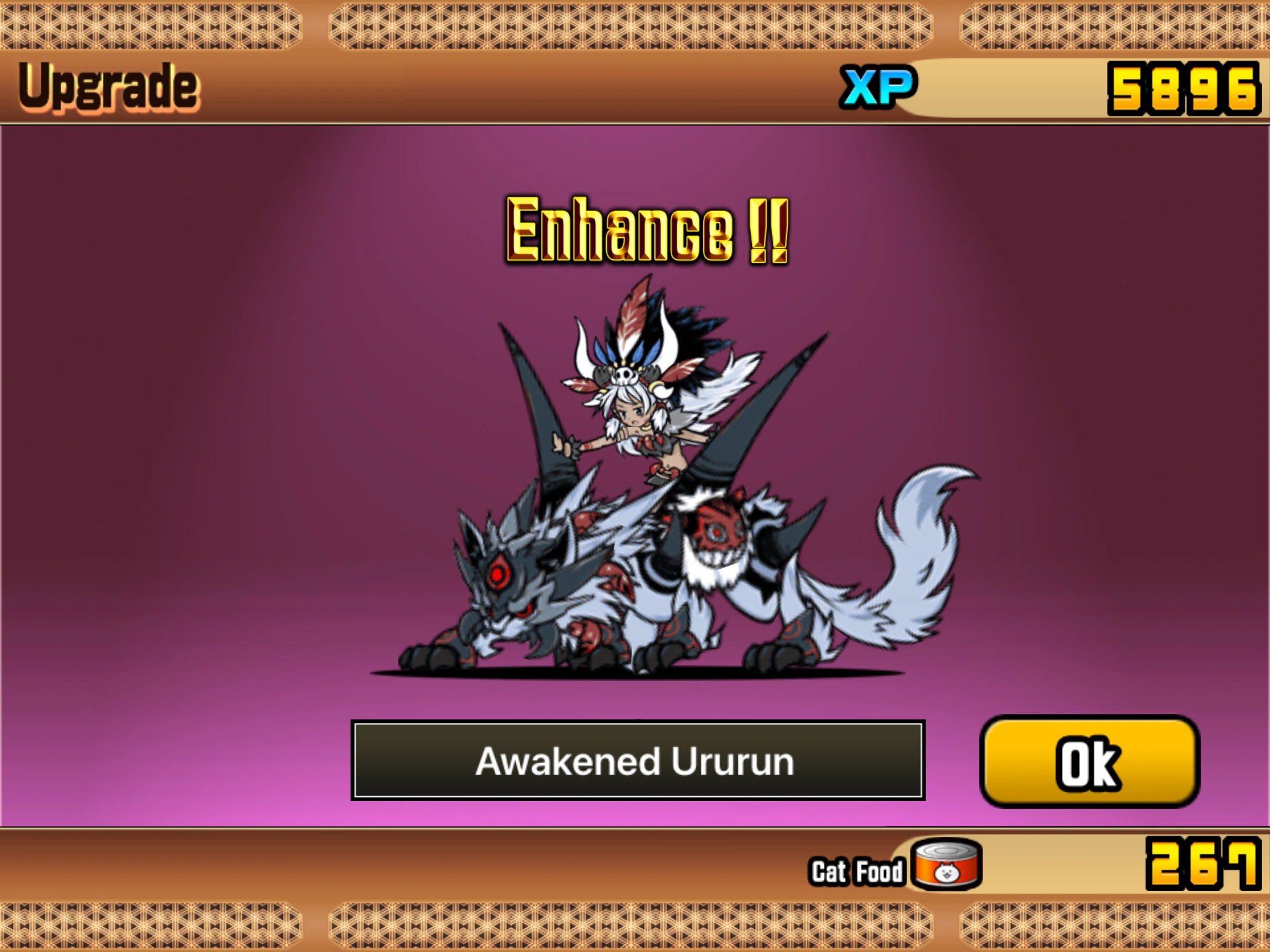The image size is (1270, 952).
Task: Click the top decorative border panel
Action: pos(635,26)
